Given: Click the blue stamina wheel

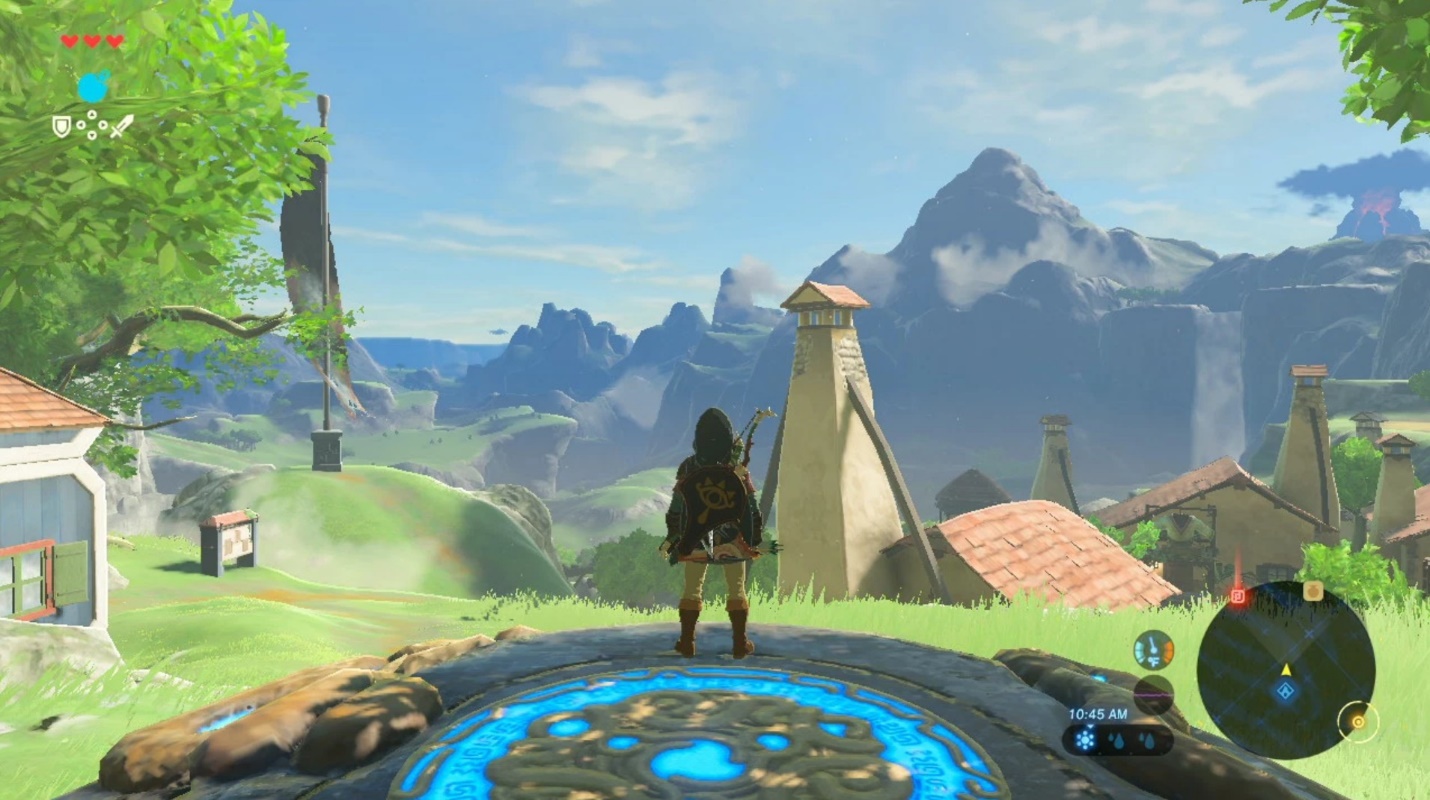Looking at the screenshot, I should pos(93,87).
